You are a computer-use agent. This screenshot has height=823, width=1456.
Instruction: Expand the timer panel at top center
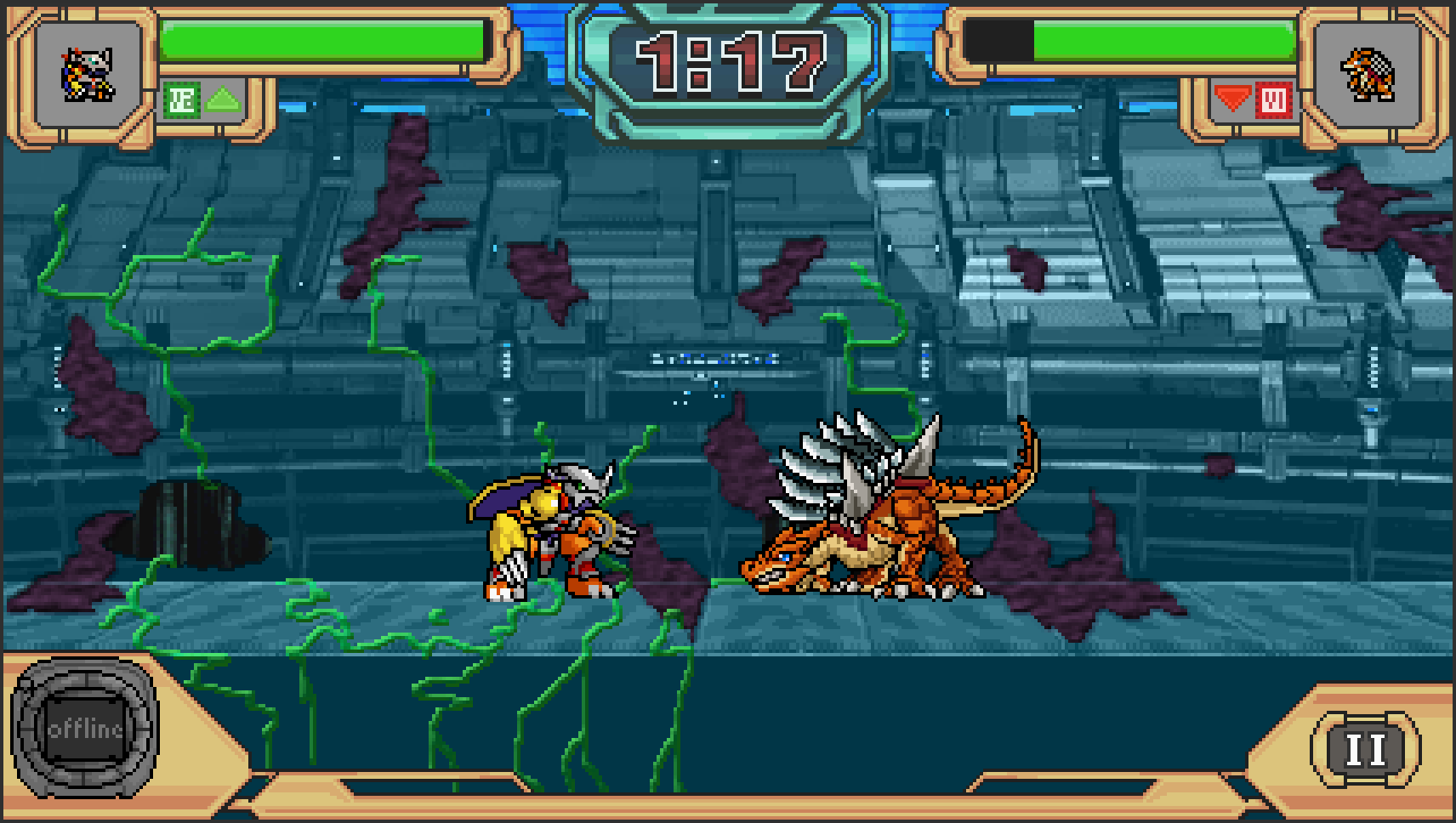730,60
